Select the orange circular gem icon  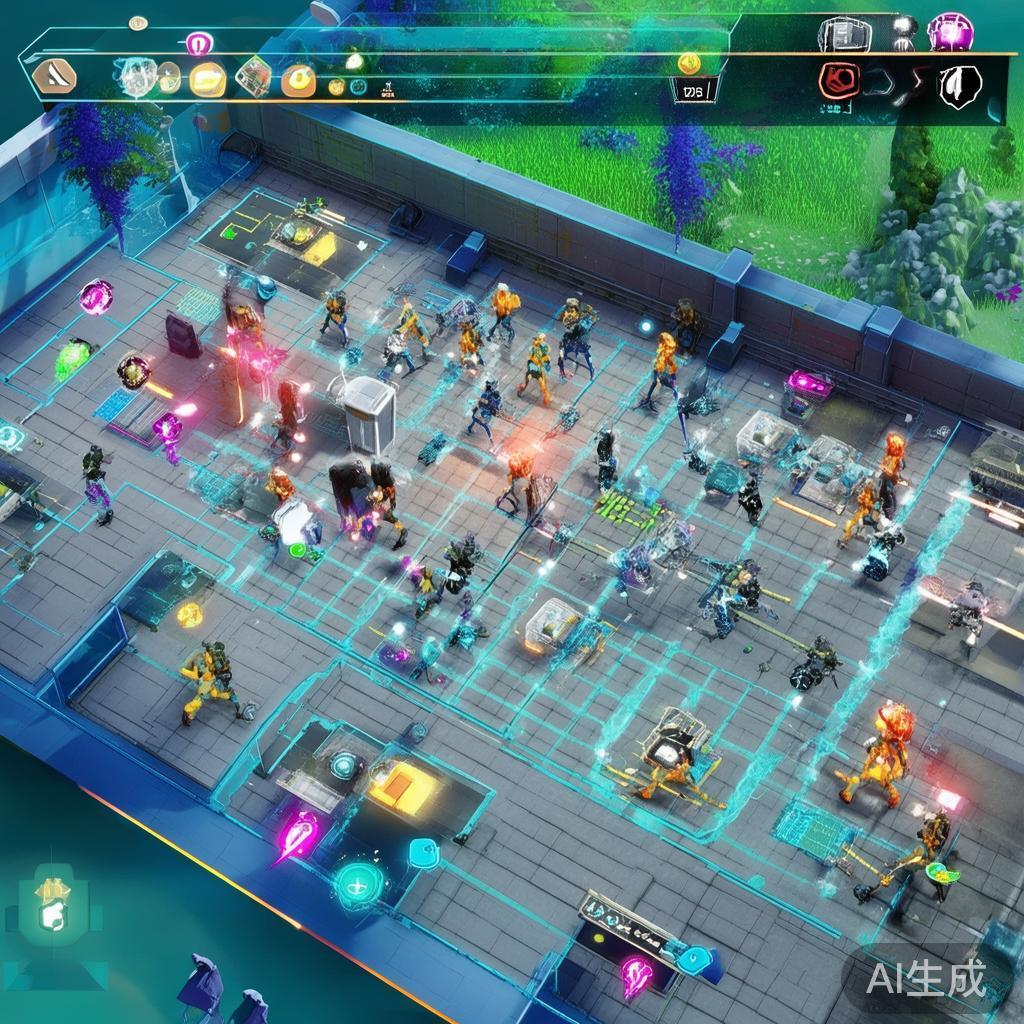point(298,79)
